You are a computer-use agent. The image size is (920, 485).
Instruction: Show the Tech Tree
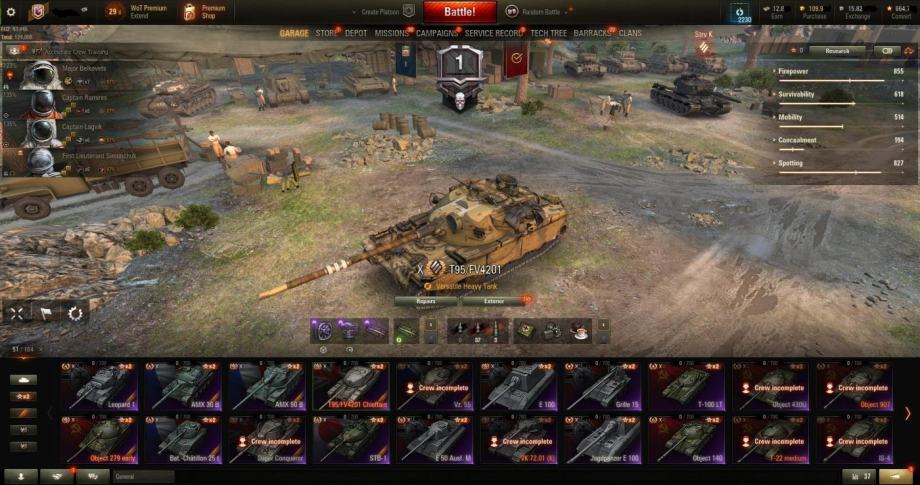[551, 33]
